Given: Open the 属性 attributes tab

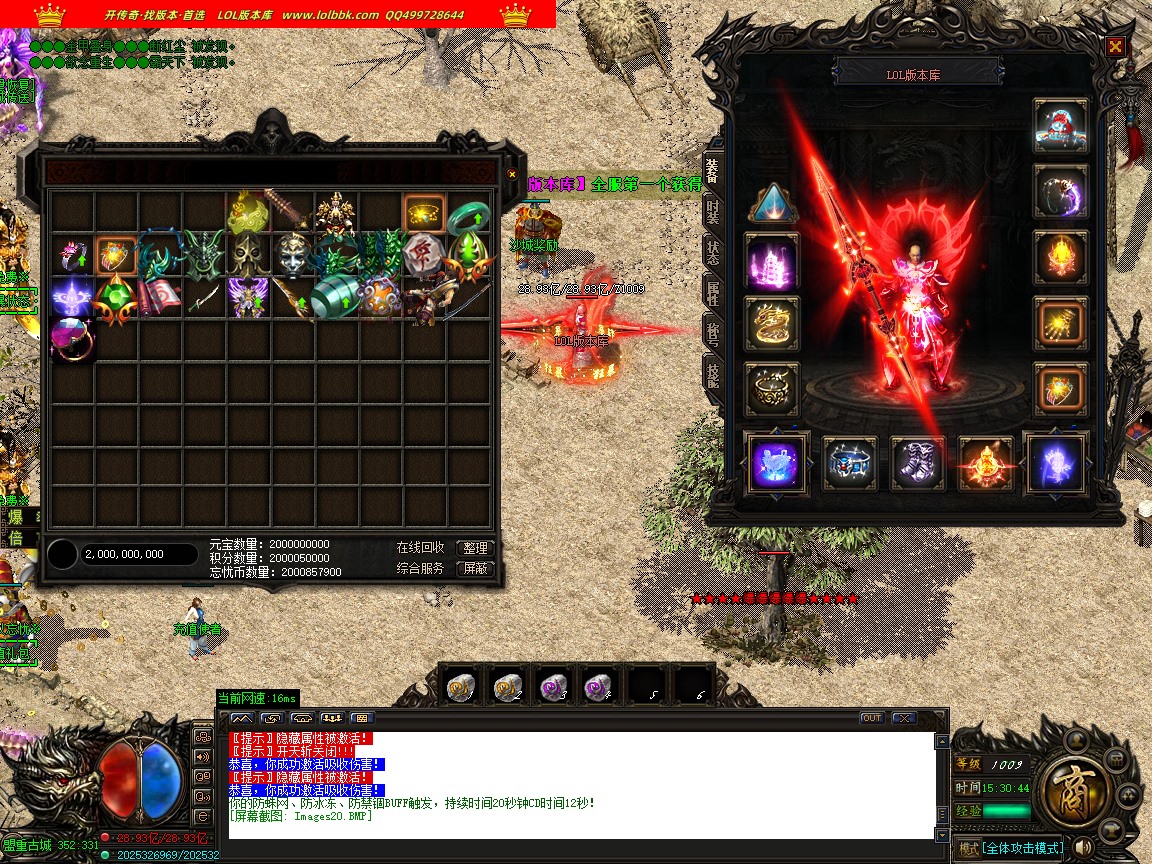Looking at the screenshot, I should coord(712,293).
